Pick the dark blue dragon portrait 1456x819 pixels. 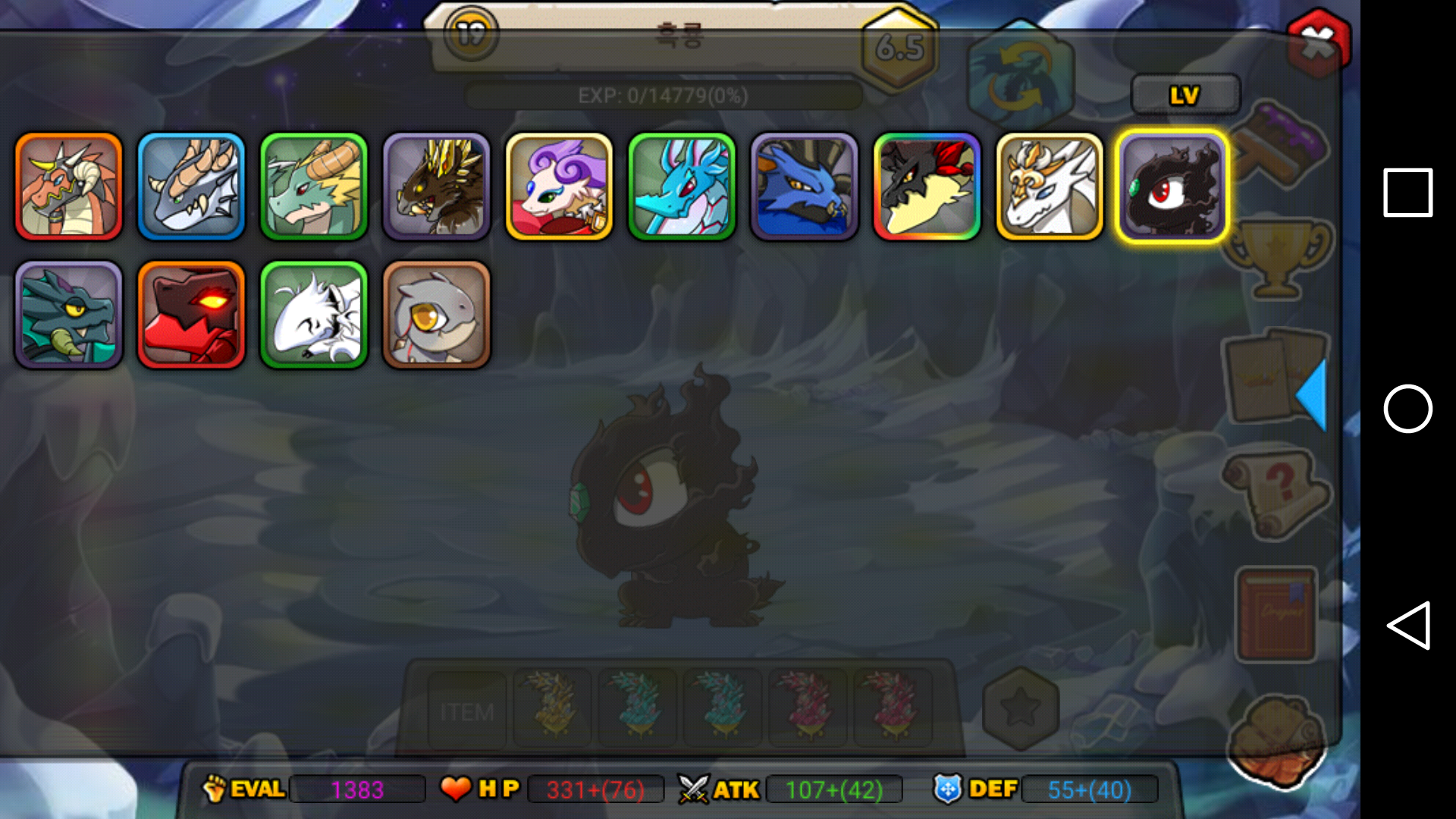click(x=804, y=187)
